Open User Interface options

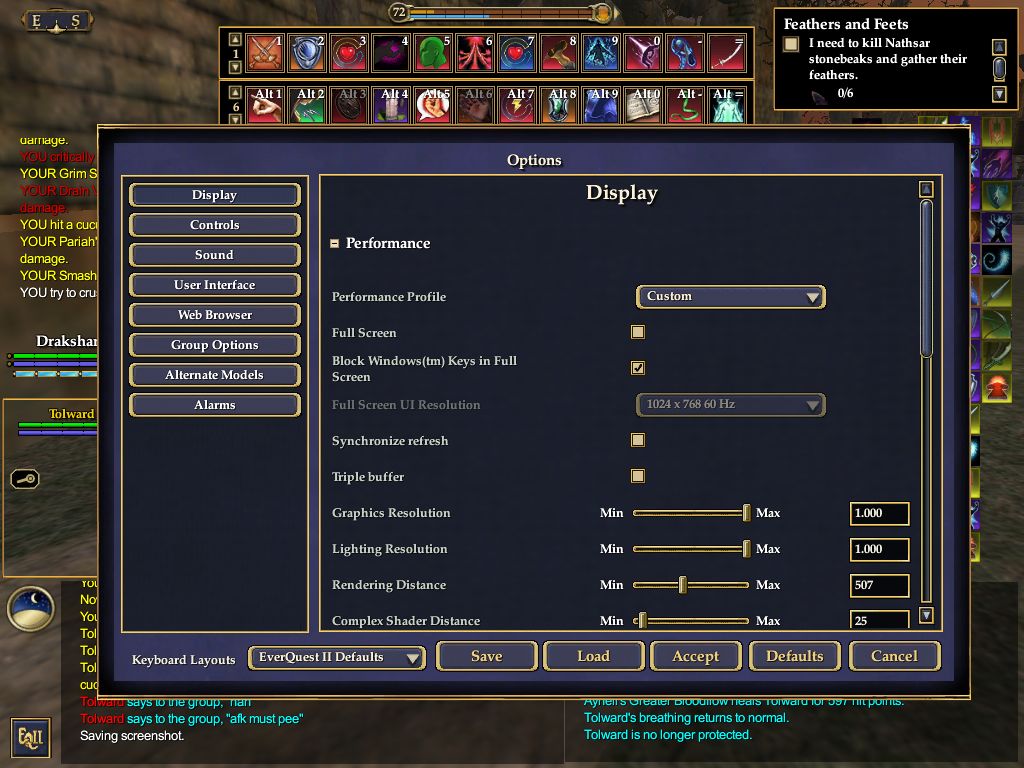pyautogui.click(x=214, y=285)
